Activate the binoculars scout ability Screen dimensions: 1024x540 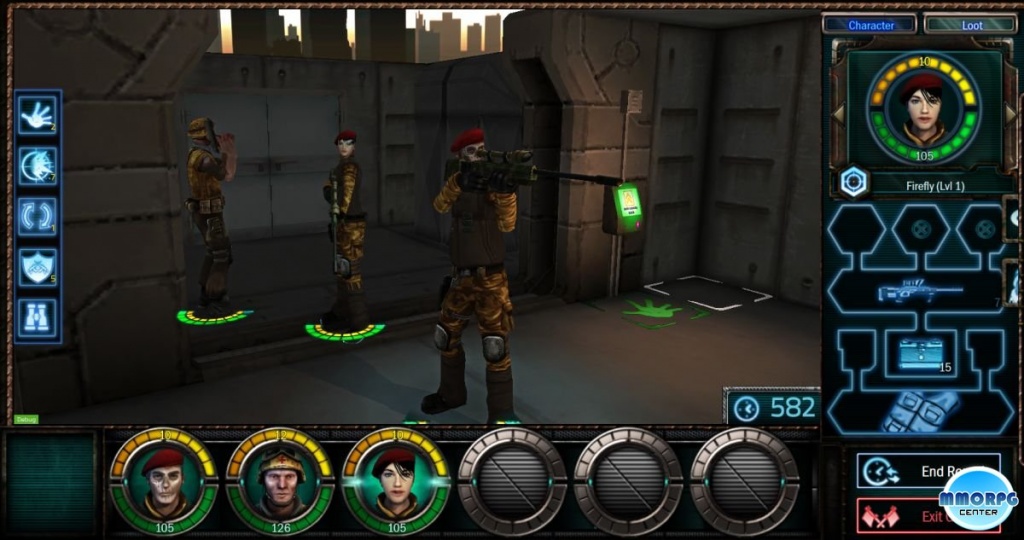(x=37, y=317)
